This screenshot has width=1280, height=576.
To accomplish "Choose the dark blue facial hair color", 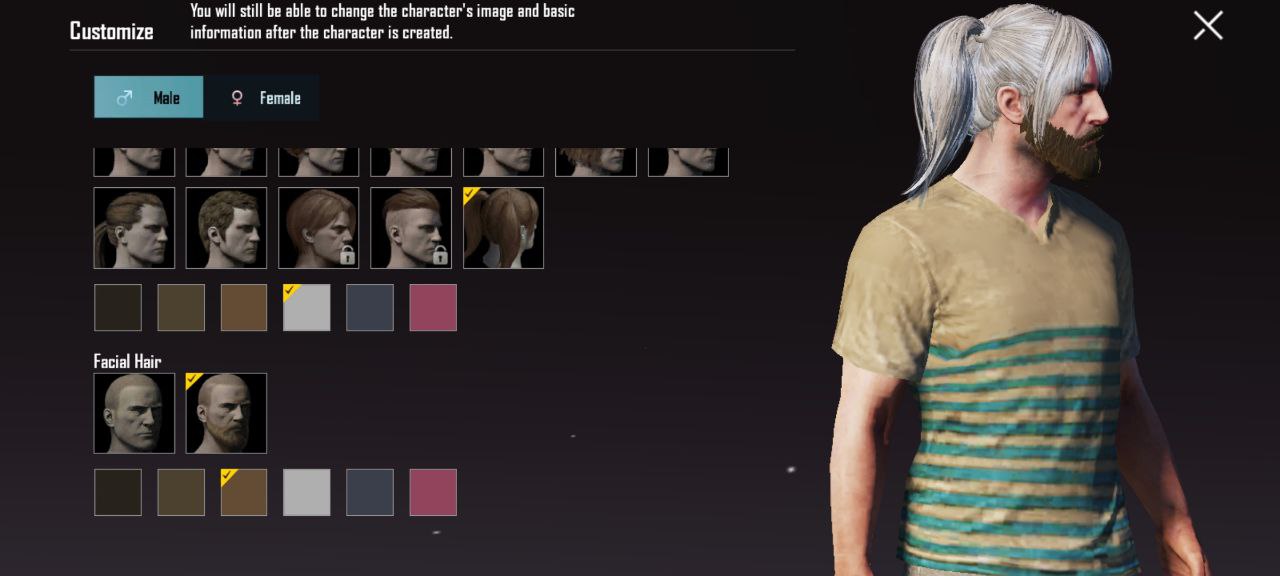I will [370, 492].
